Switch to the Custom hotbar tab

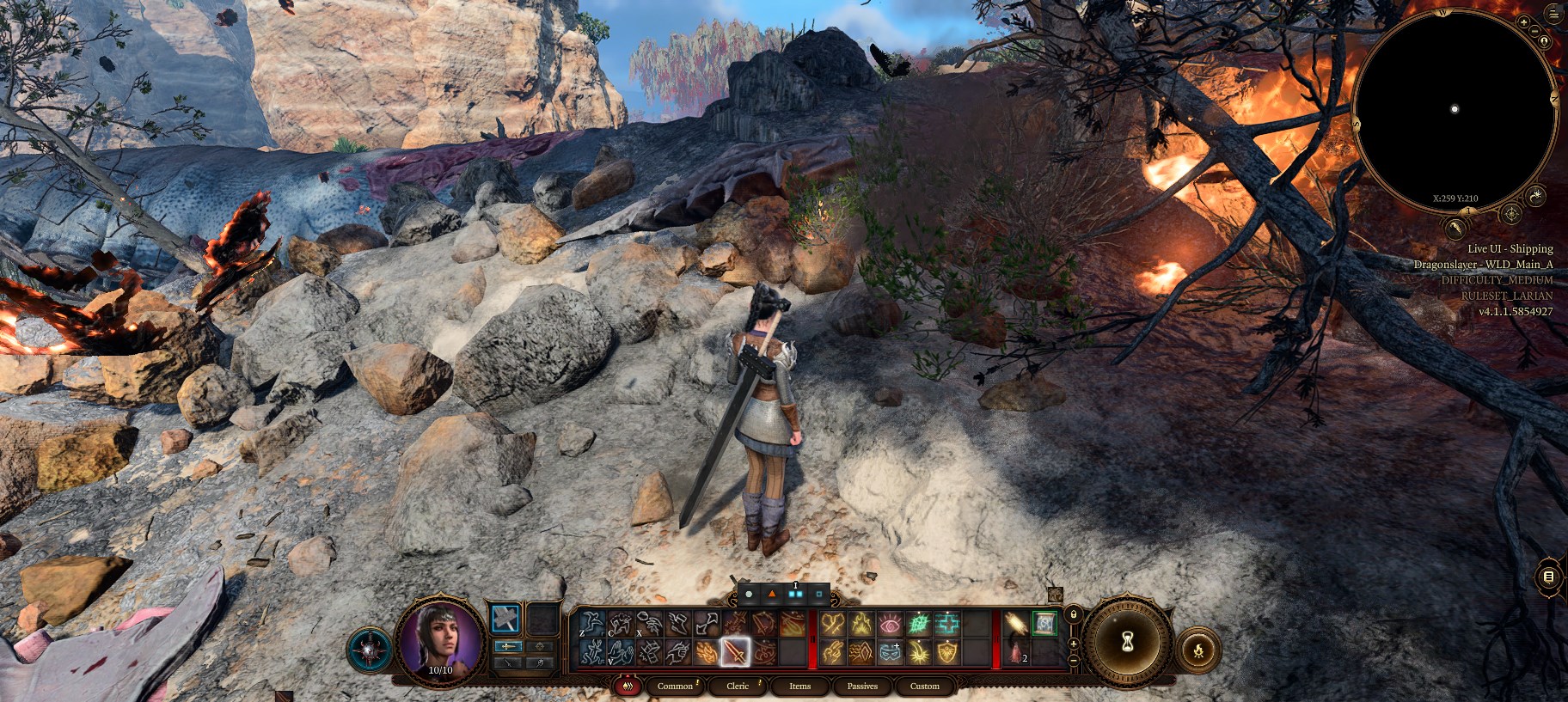click(x=924, y=686)
